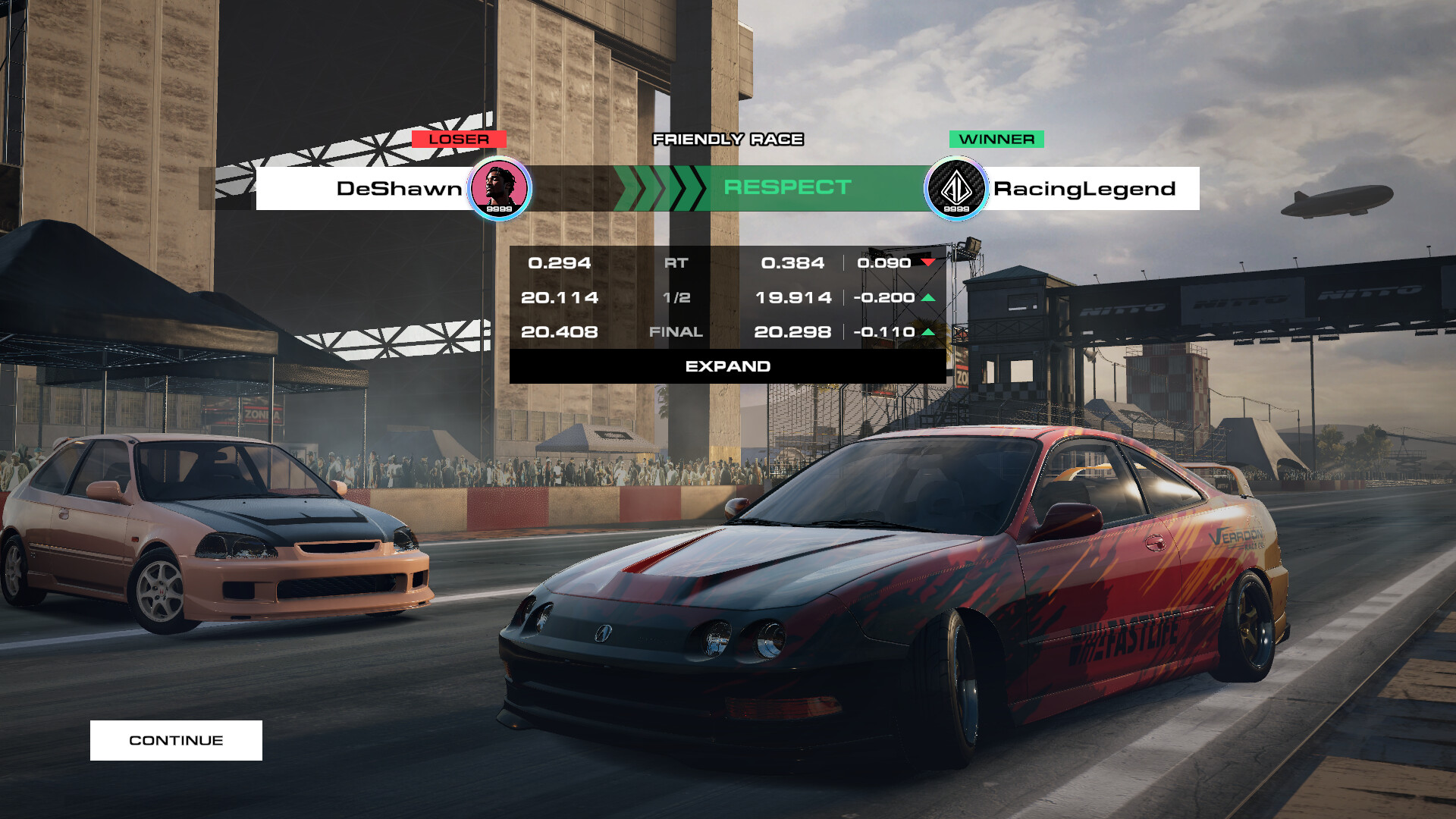Toggle the red LOSER tag above DeShawn
This screenshot has width=1456, height=819.
[x=460, y=139]
